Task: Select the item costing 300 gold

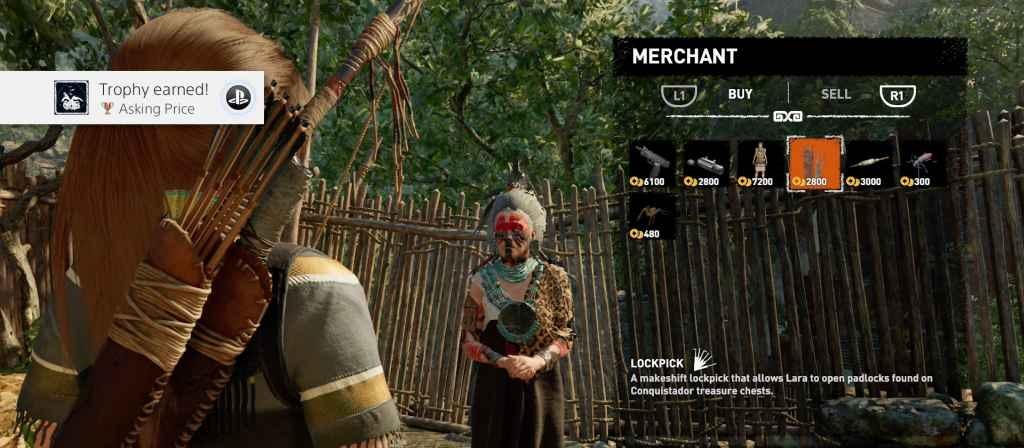Action: point(923,163)
